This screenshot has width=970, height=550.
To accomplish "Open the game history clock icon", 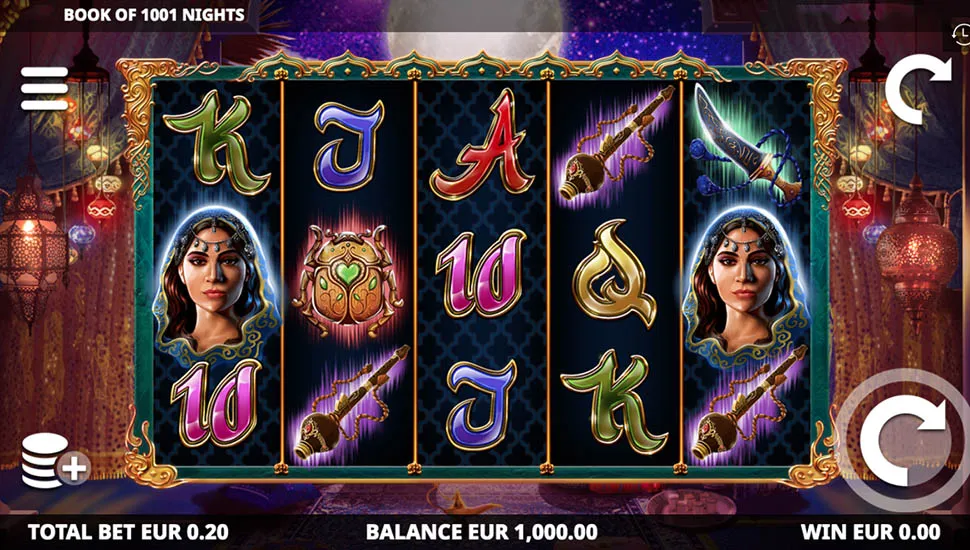I will coord(959,33).
